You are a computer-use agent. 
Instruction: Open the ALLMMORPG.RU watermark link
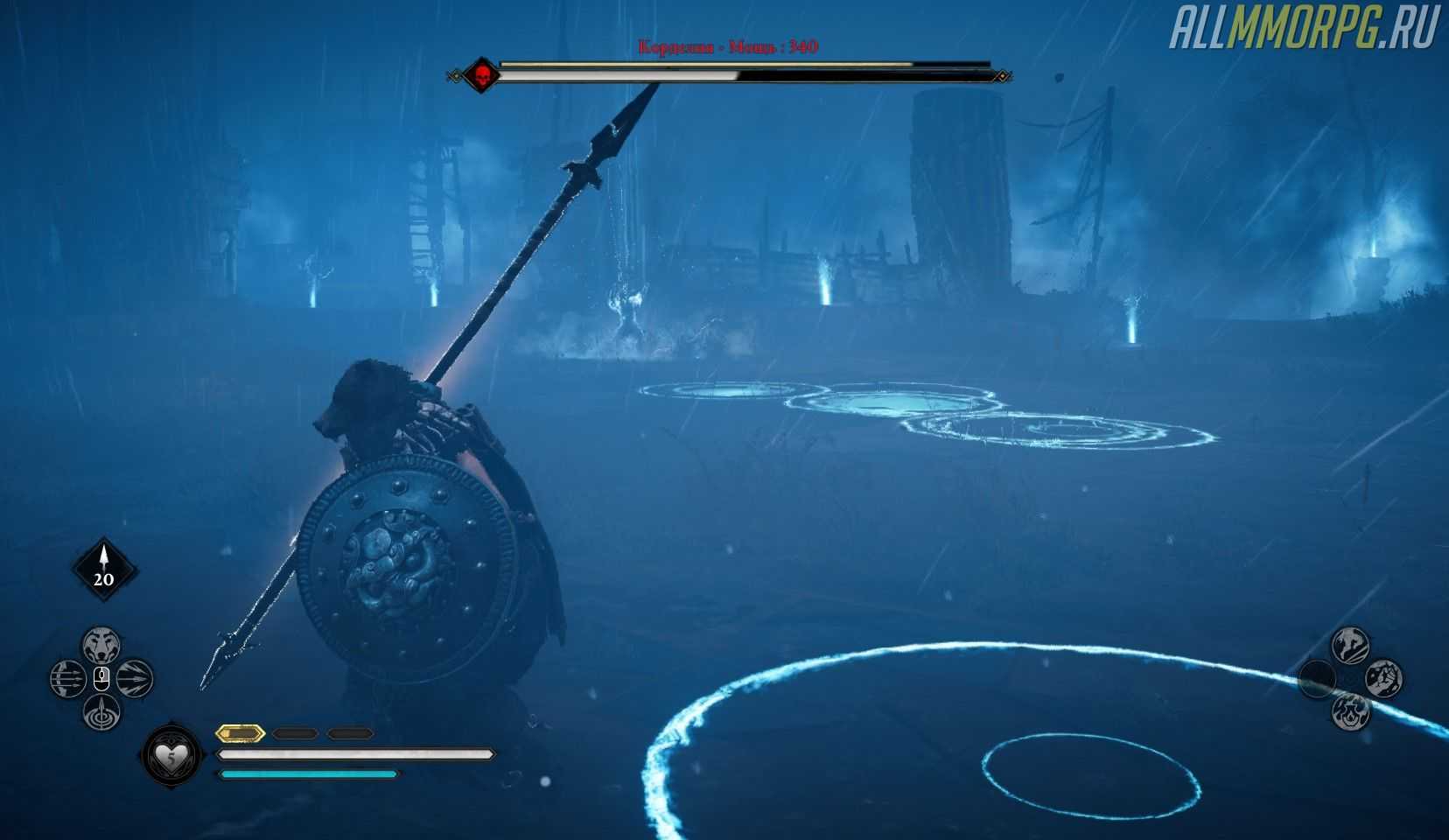tap(1305, 29)
